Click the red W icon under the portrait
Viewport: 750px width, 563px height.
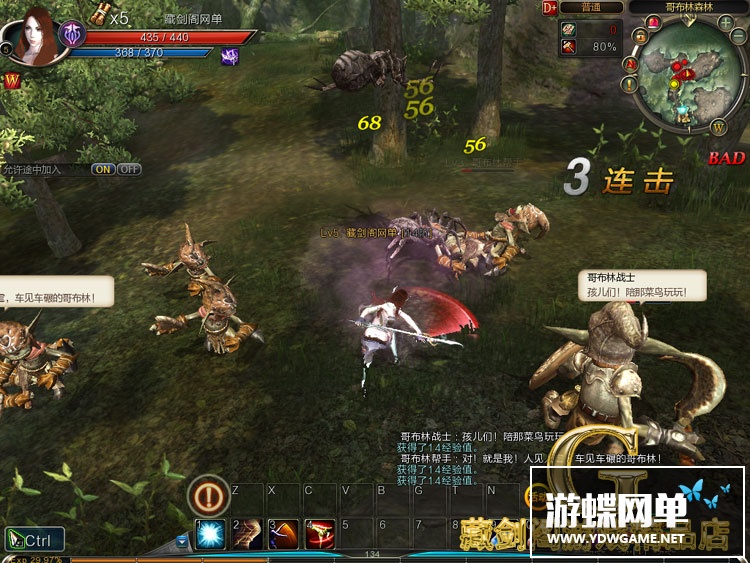[13, 80]
